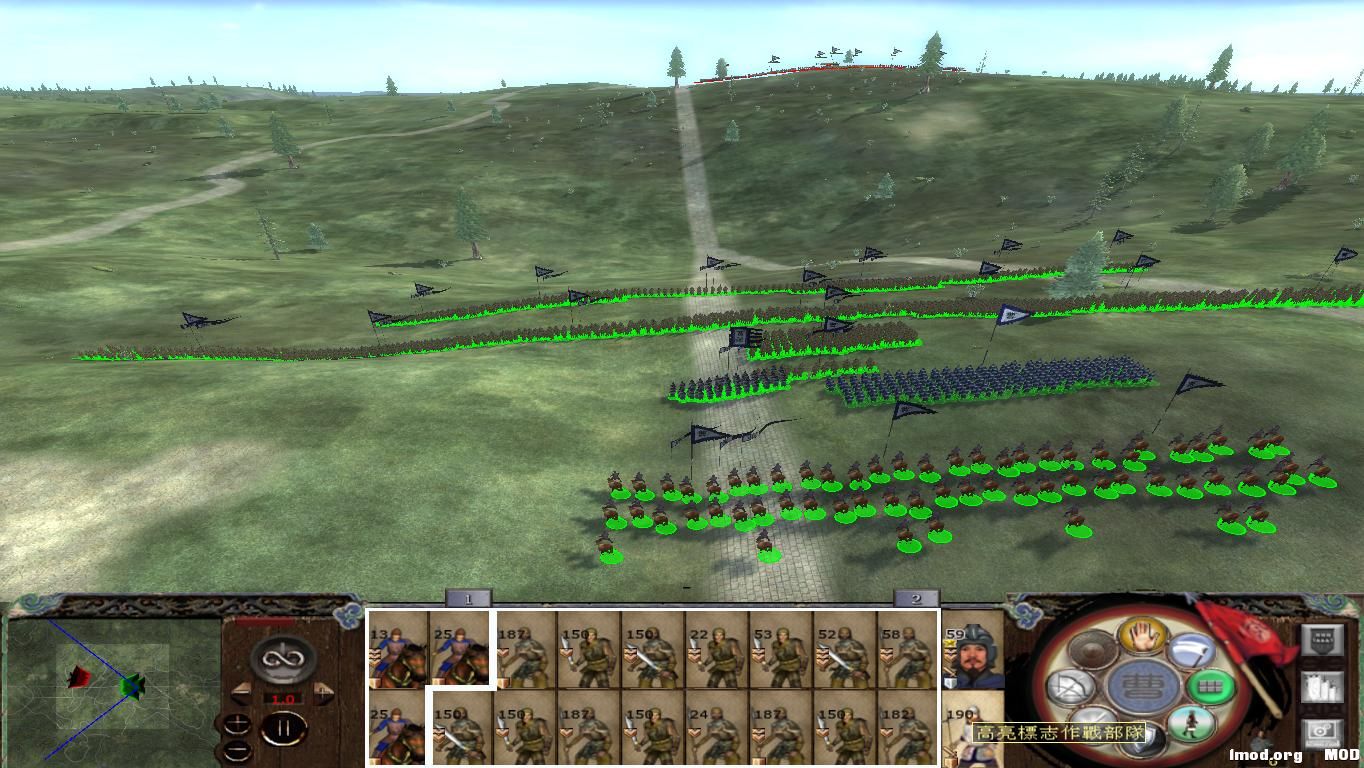The width and height of the screenshot is (1364, 768).
Task: Open the camera icon on the right panel
Action: click(x=1321, y=731)
